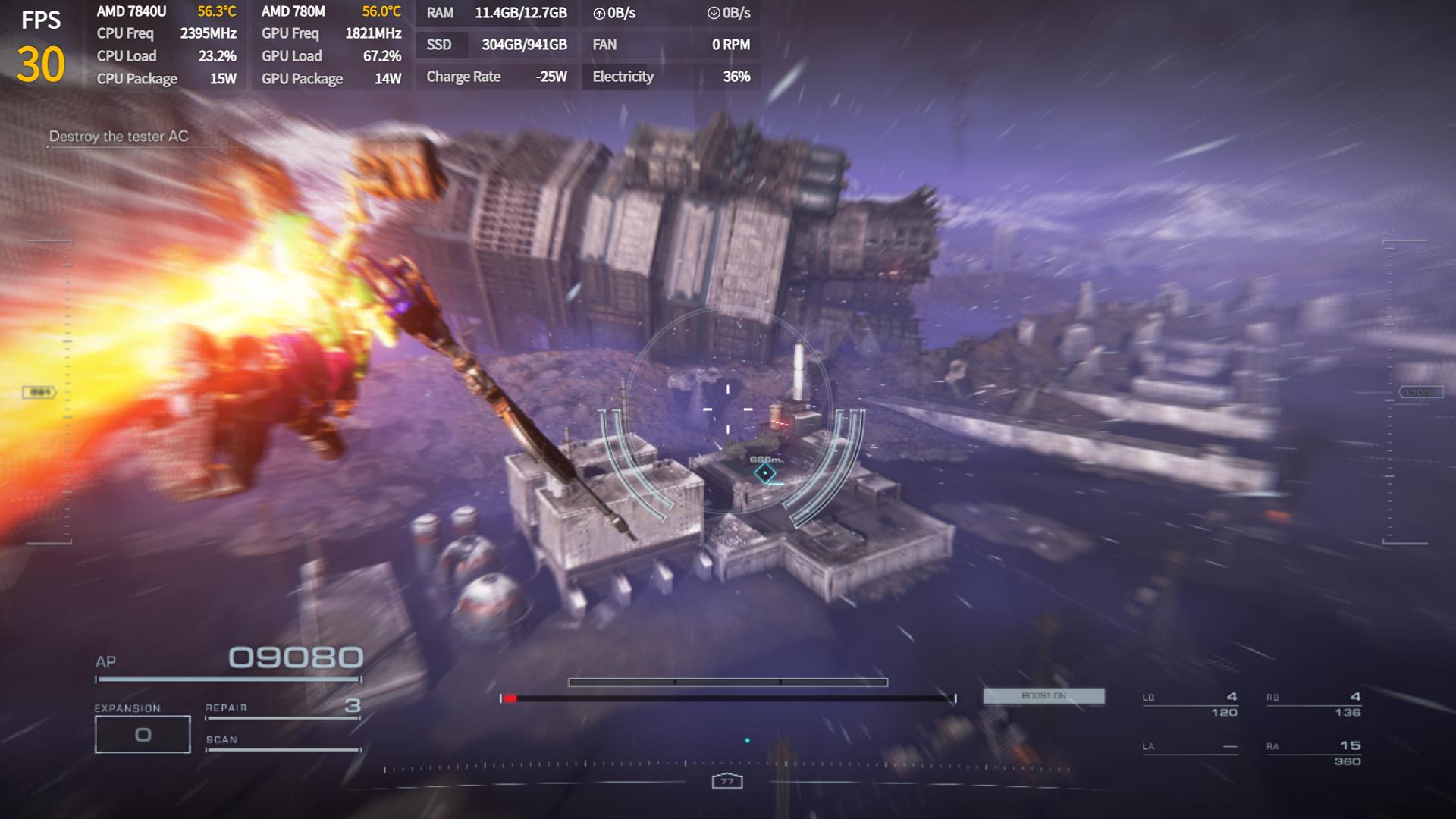Toggle the BOOST ON indicator
1456x819 pixels.
(1043, 696)
